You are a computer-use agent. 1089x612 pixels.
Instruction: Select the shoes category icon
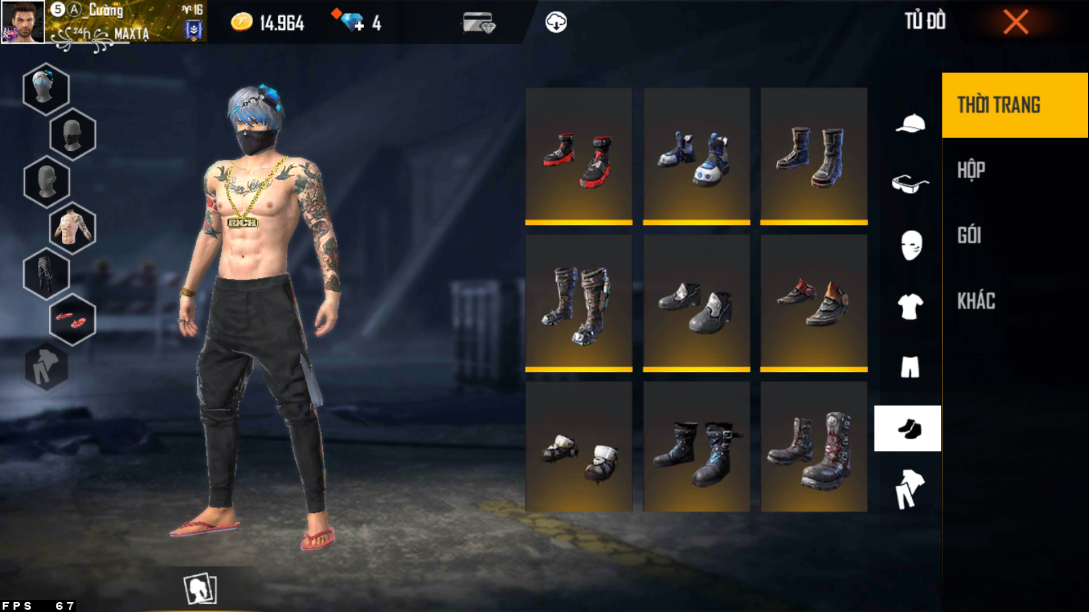pyautogui.click(x=908, y=429)
